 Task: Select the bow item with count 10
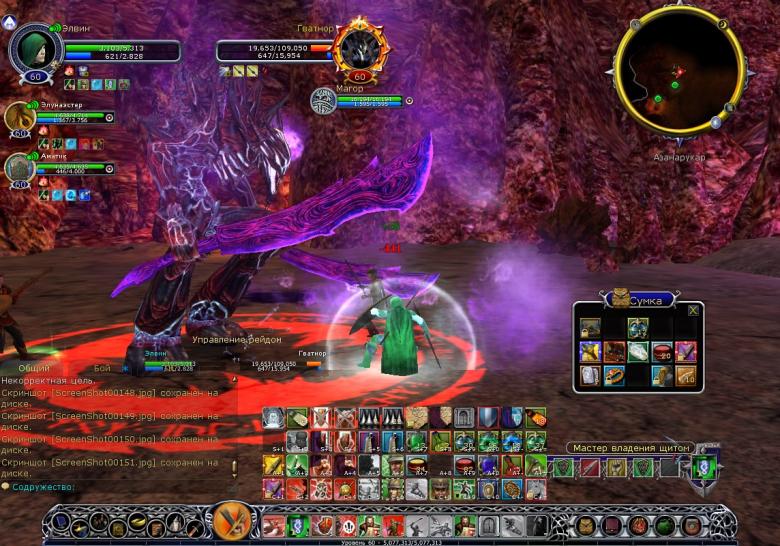[686, 376]
